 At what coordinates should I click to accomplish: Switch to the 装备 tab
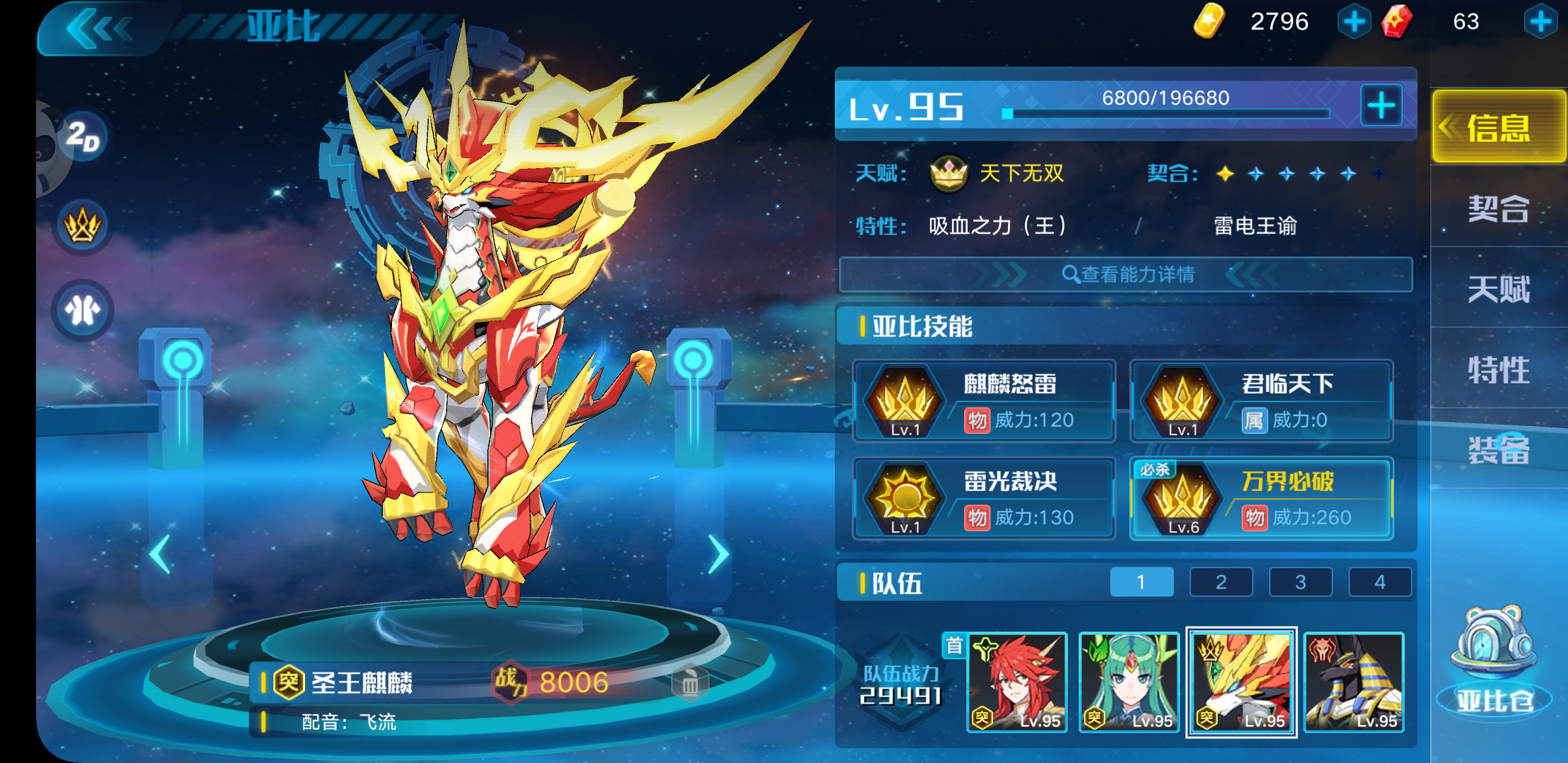pos(1499,452)
